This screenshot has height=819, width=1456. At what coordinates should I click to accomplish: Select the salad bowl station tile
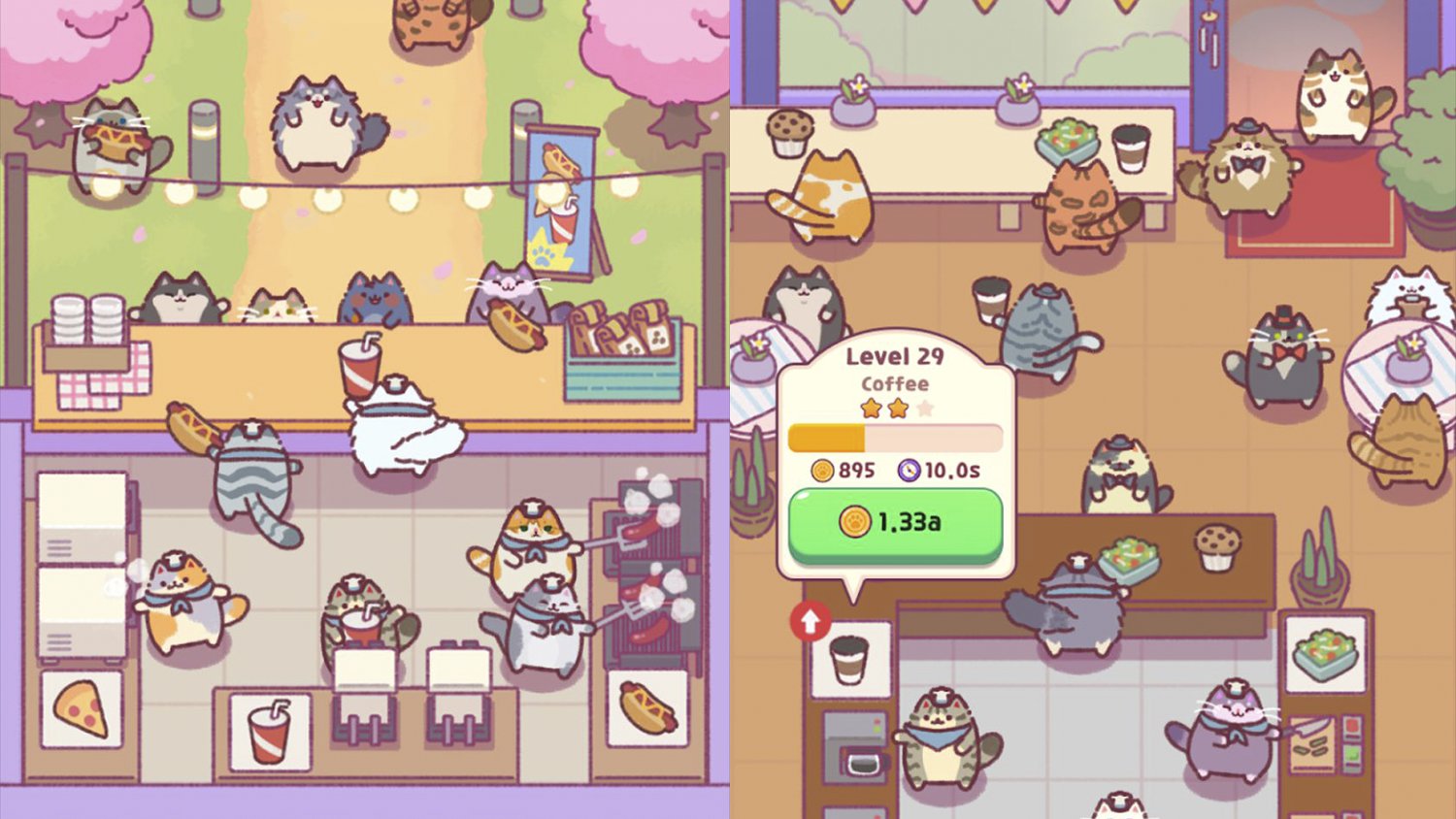[x=1325, y=653]
